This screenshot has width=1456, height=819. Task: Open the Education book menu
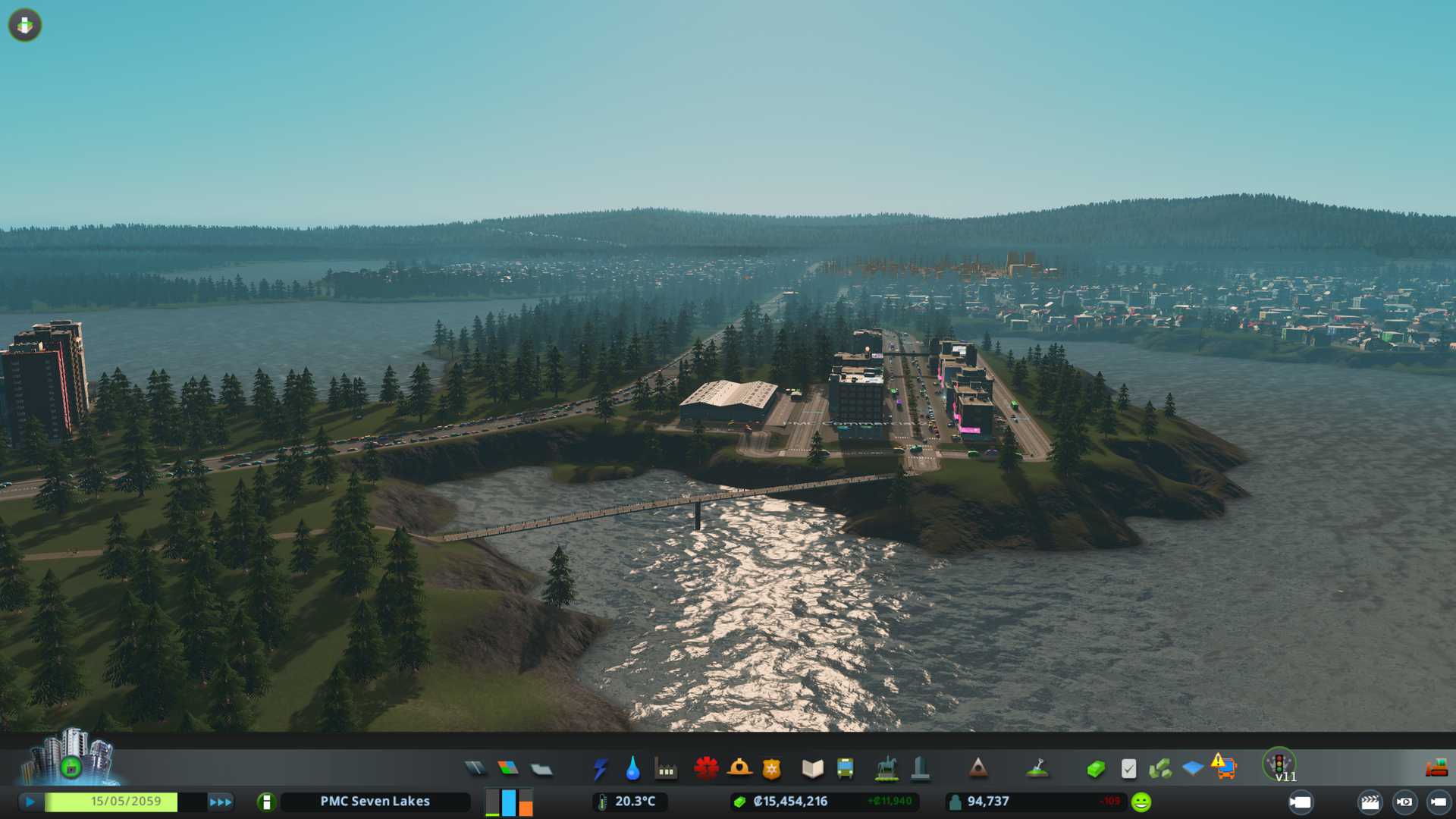(812, 769)
